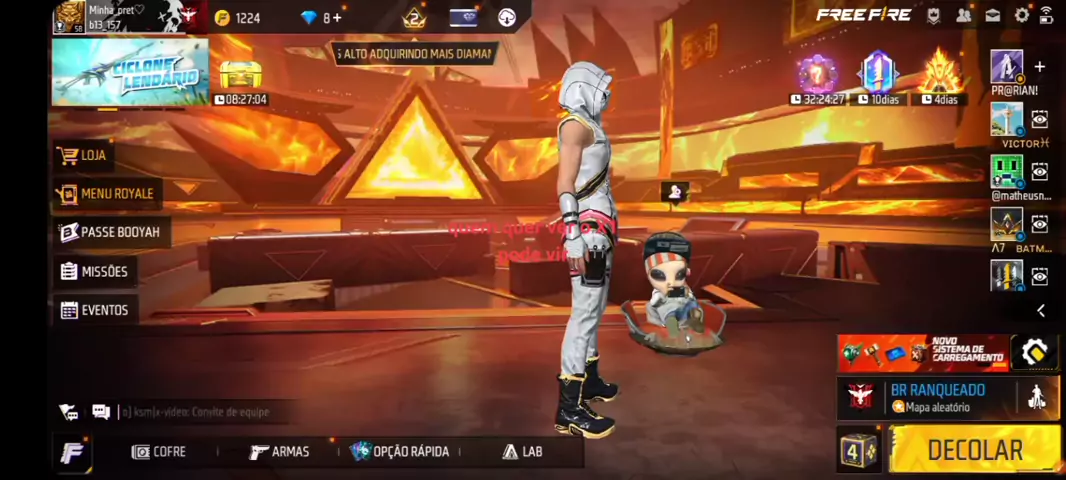Open the BR Ranqueado mode selector

click(x=936, y=397)
